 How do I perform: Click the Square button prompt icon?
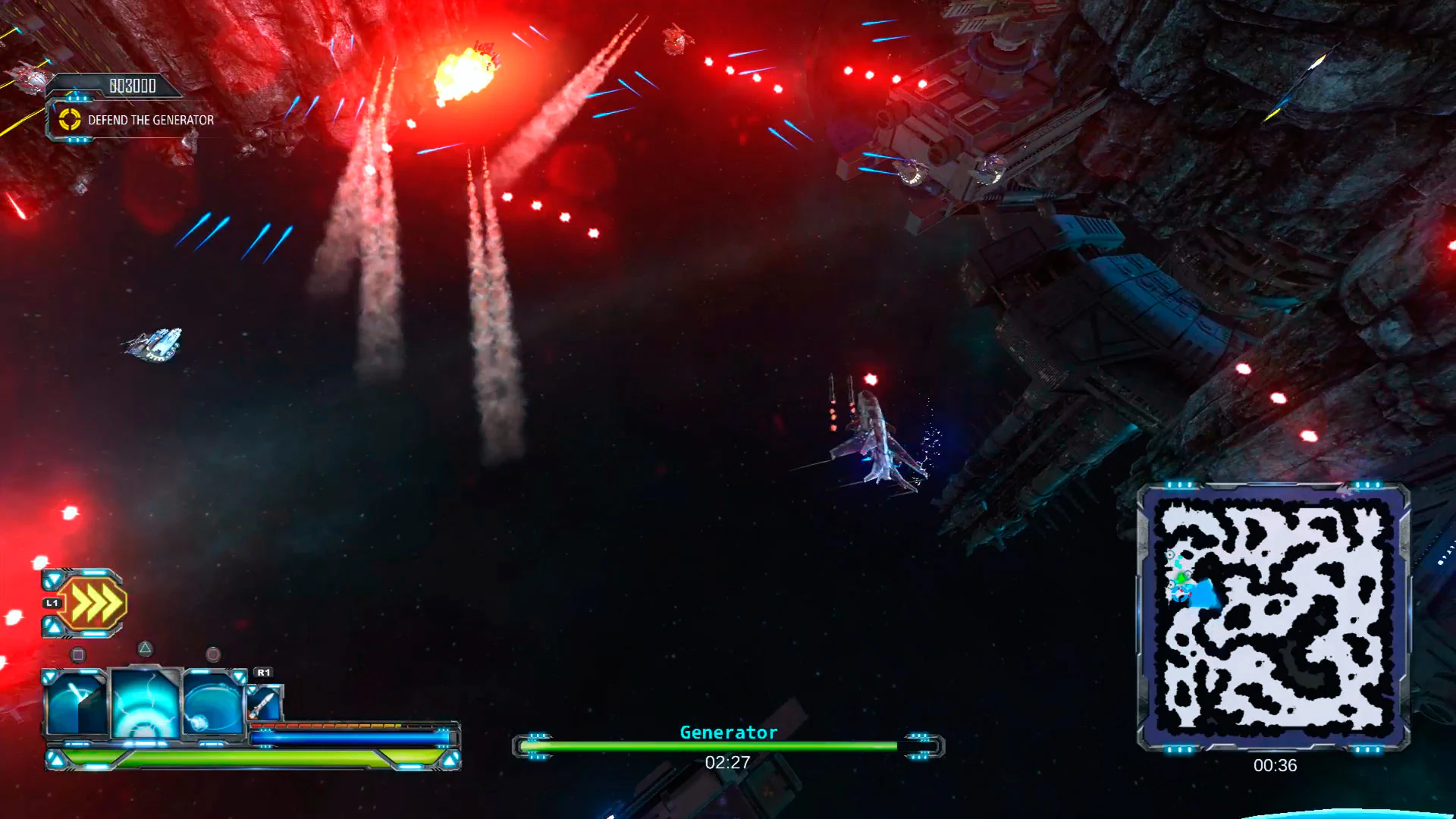[x=78, y=654]
